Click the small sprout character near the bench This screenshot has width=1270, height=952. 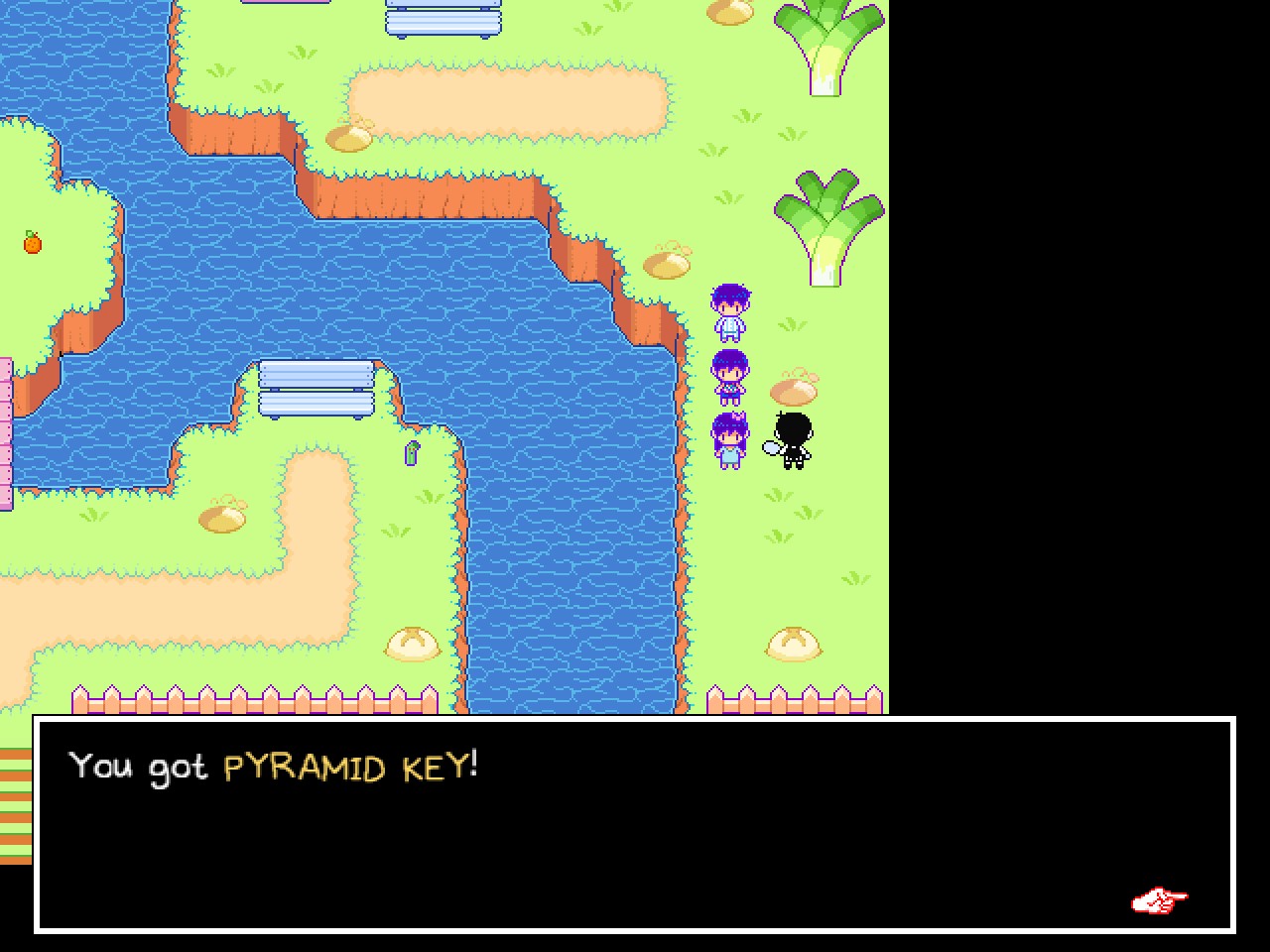click(x=410, y=451)
